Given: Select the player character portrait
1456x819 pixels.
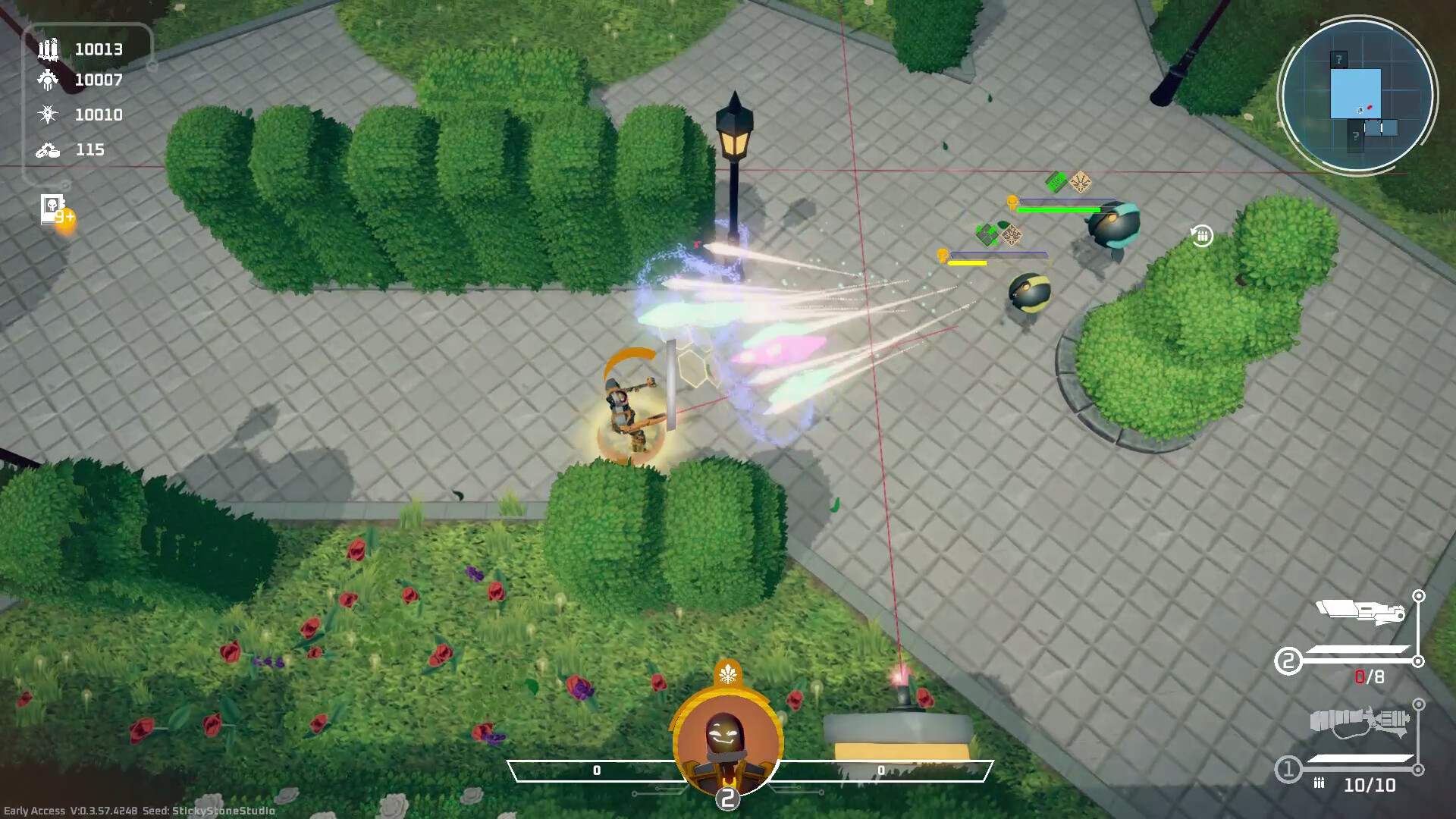Looking at the screenshot, I should tap(727, 734).
